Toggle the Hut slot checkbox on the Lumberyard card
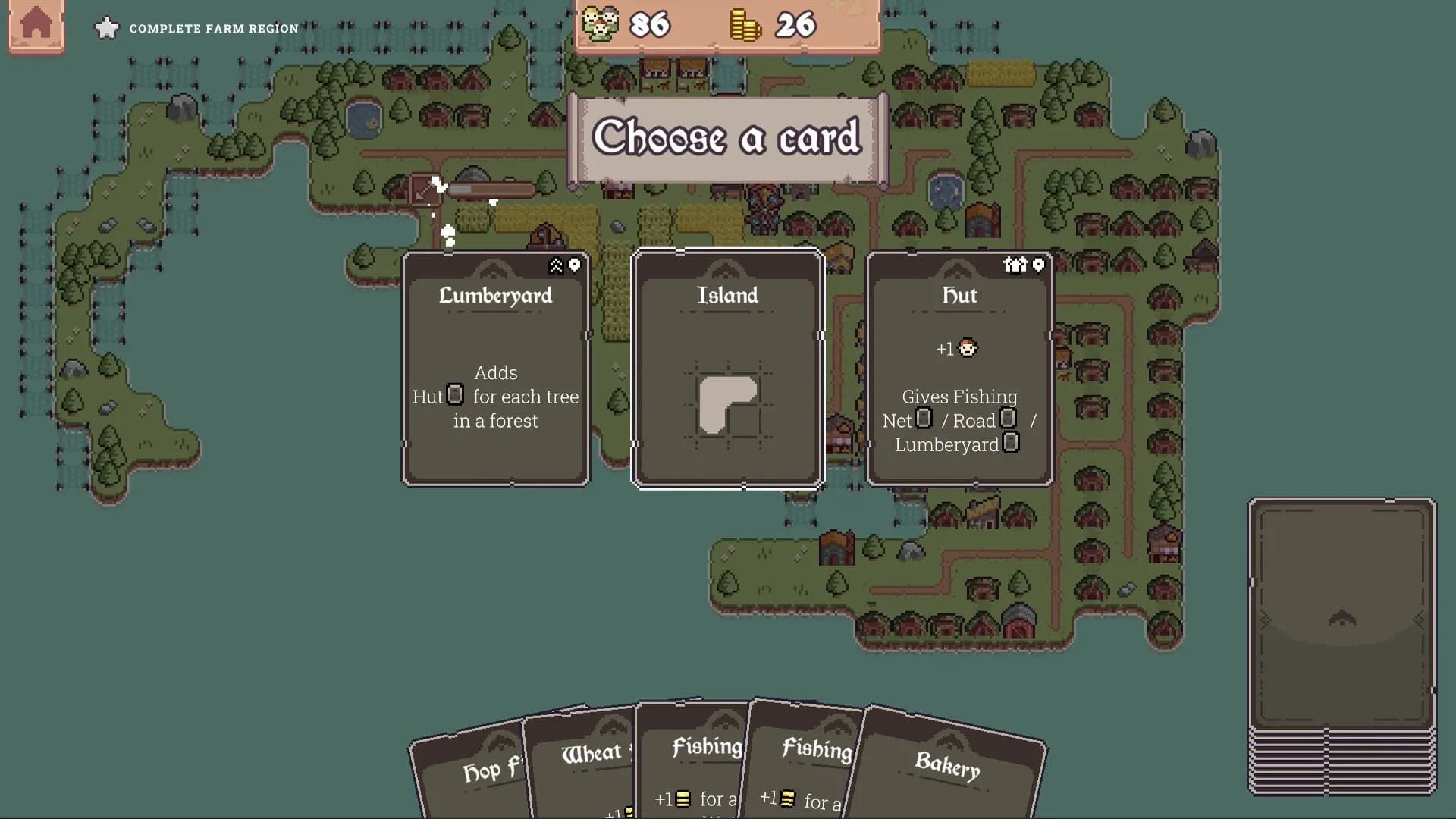The height and width of the screenshot is (819, 1456). click(x=454, y=395)
